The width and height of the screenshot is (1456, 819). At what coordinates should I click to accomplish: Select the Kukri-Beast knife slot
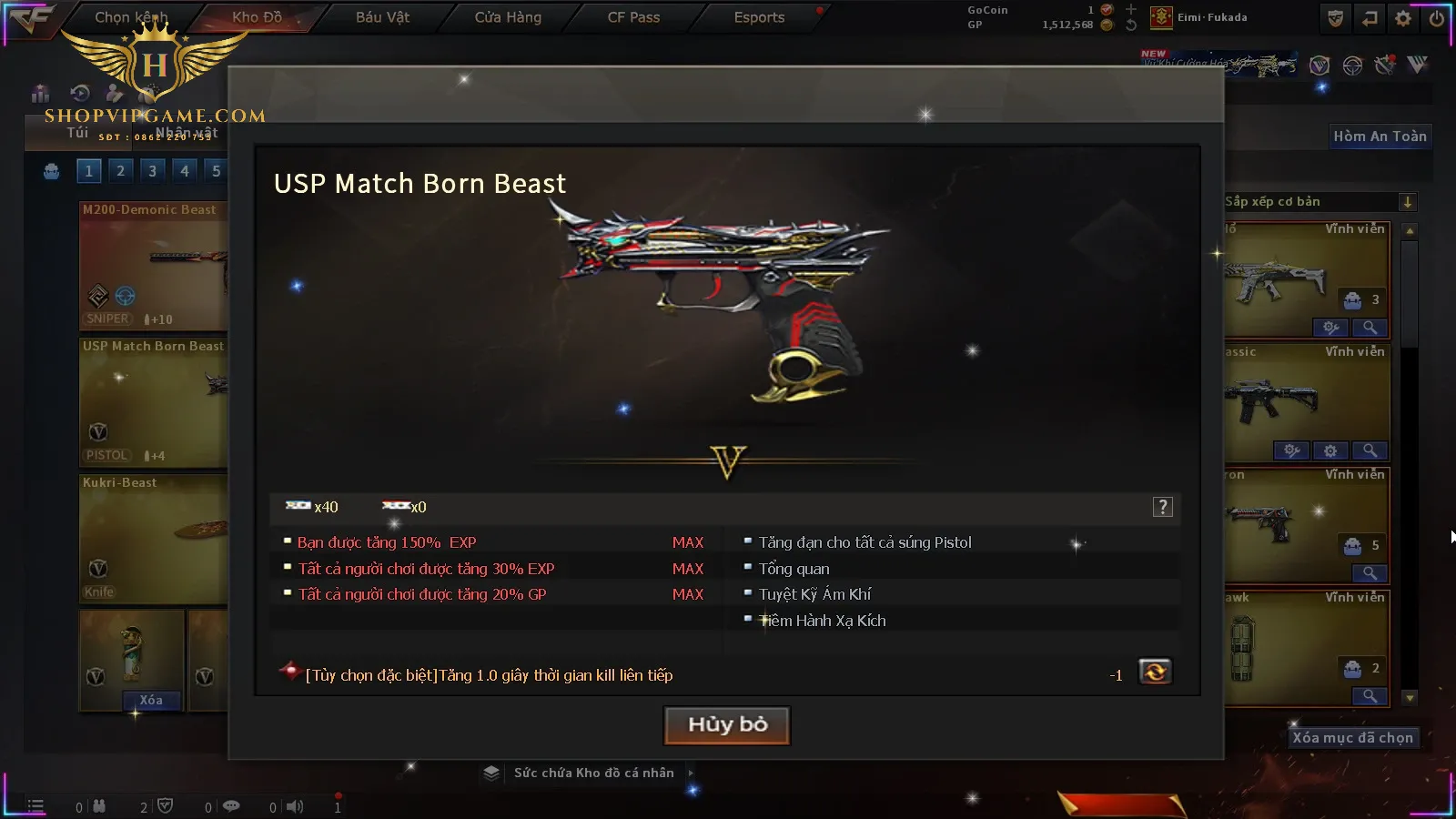(153, 539)
